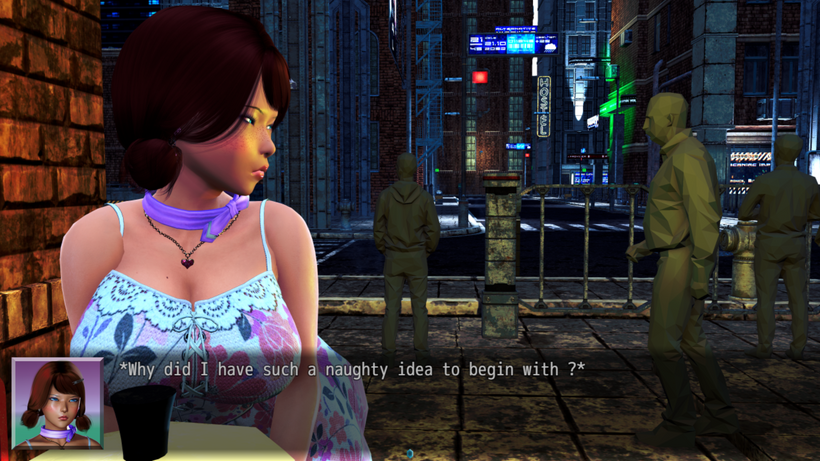This screenshot has height=461, width=820.
Task: Click the speaker portrait thumbnail
Action: point(57,403)
